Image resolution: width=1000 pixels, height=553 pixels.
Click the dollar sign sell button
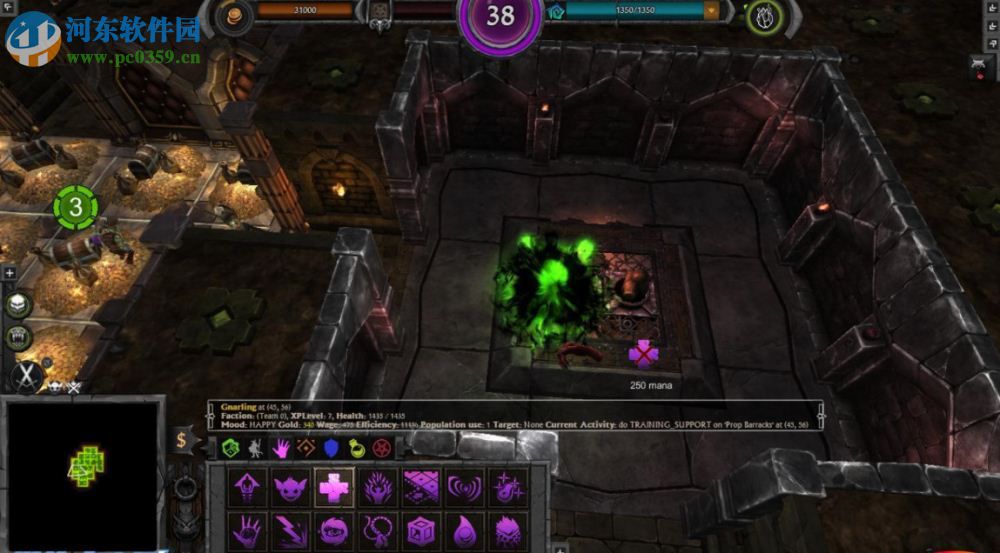coord(181,439)
